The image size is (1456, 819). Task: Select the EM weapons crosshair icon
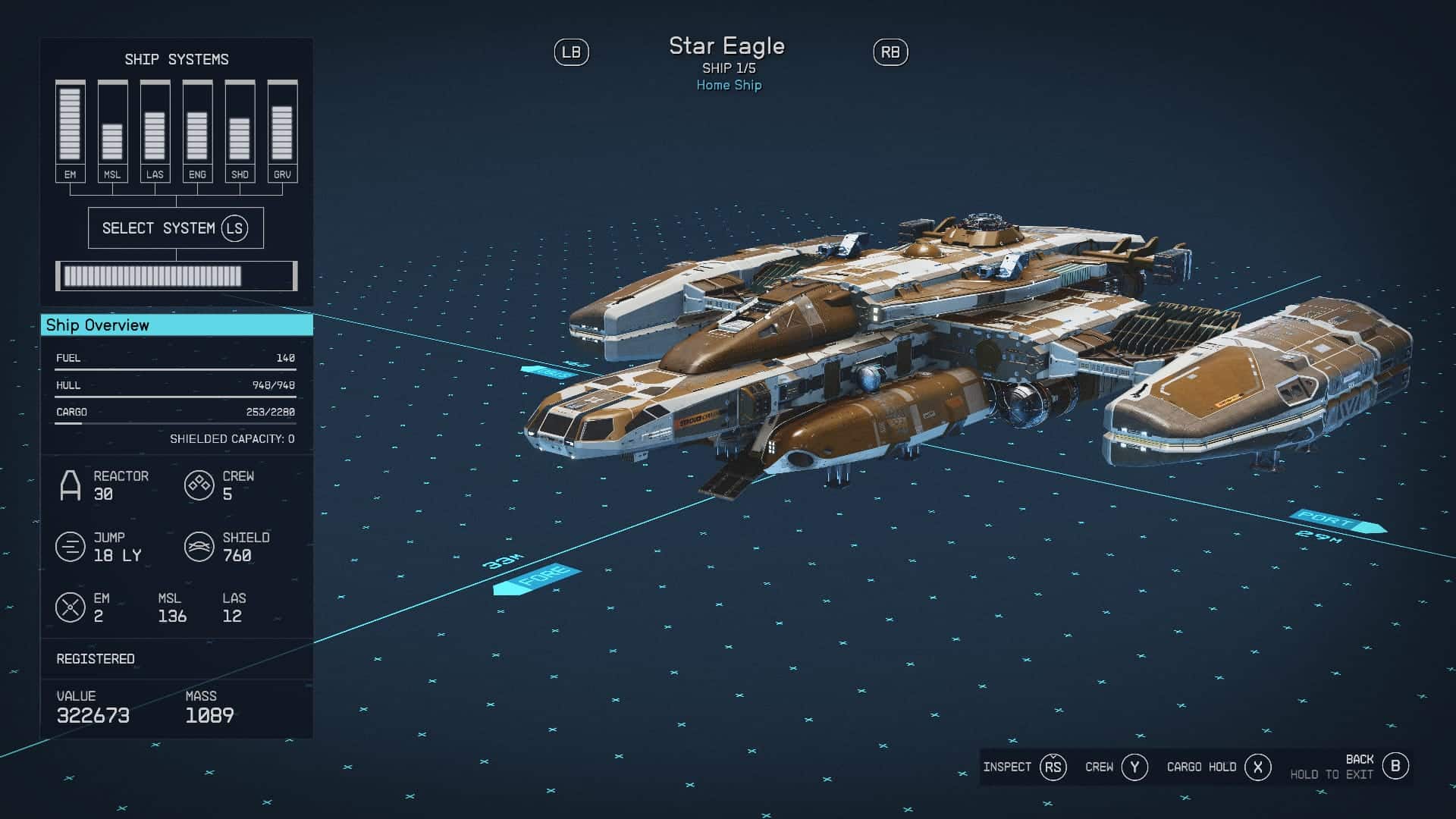(71, 607)
